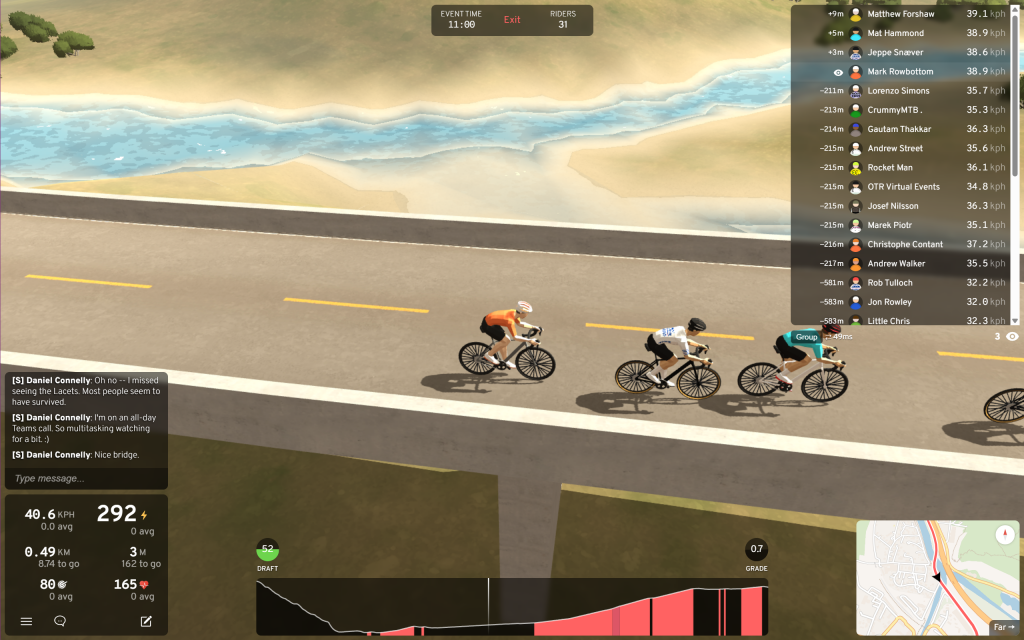Pick CrummyMTB in the rider list
1024x640 pixels.
tap(894, 110)
